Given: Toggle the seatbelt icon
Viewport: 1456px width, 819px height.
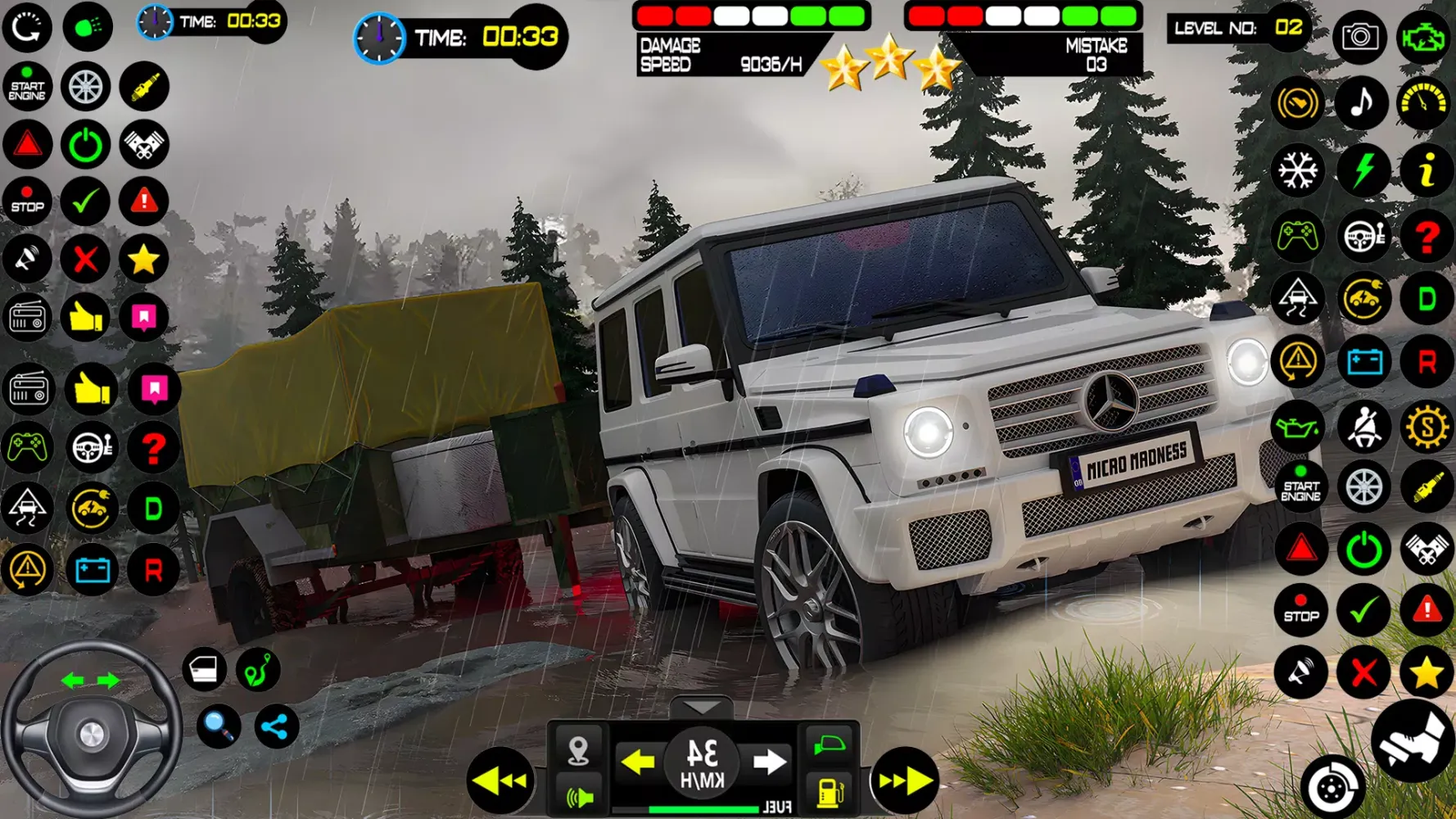Looking at the screenshot, I should (1363, 427).
